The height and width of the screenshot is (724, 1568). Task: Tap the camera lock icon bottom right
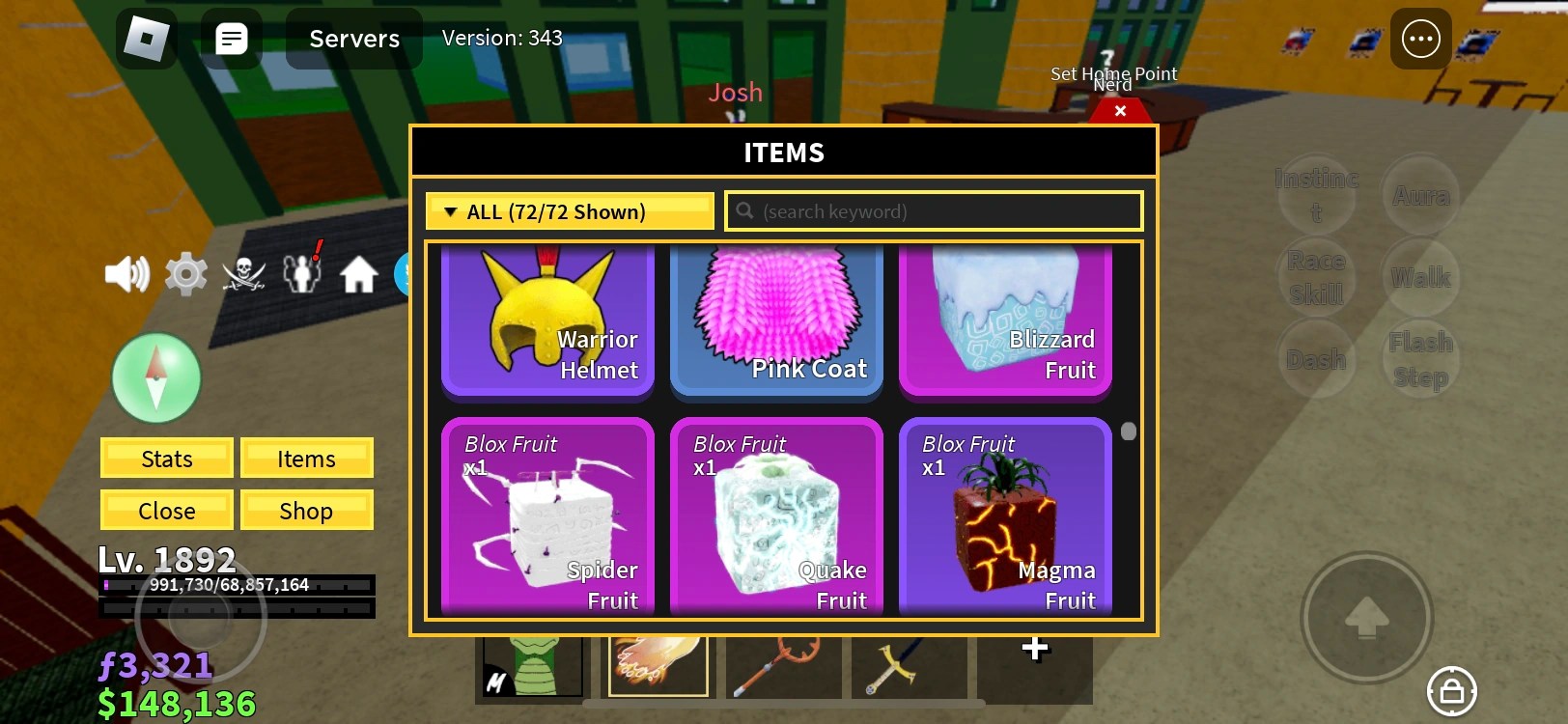[x=1450, y=691]
